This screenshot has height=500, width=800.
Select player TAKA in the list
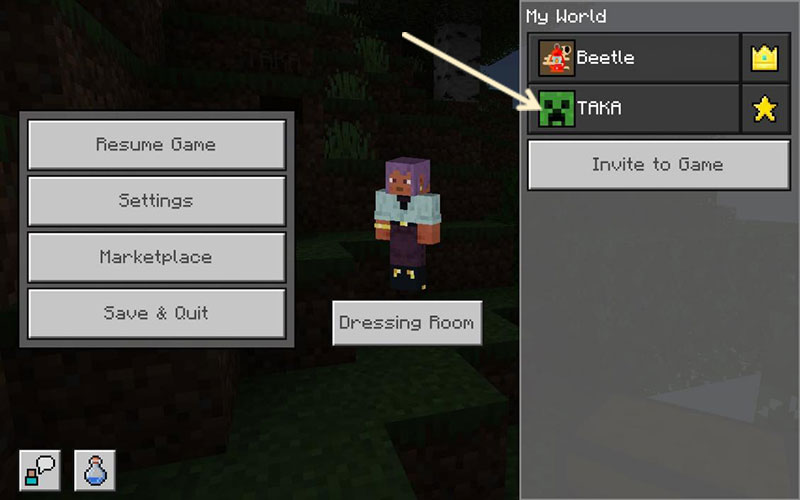[x=634, y=109]
